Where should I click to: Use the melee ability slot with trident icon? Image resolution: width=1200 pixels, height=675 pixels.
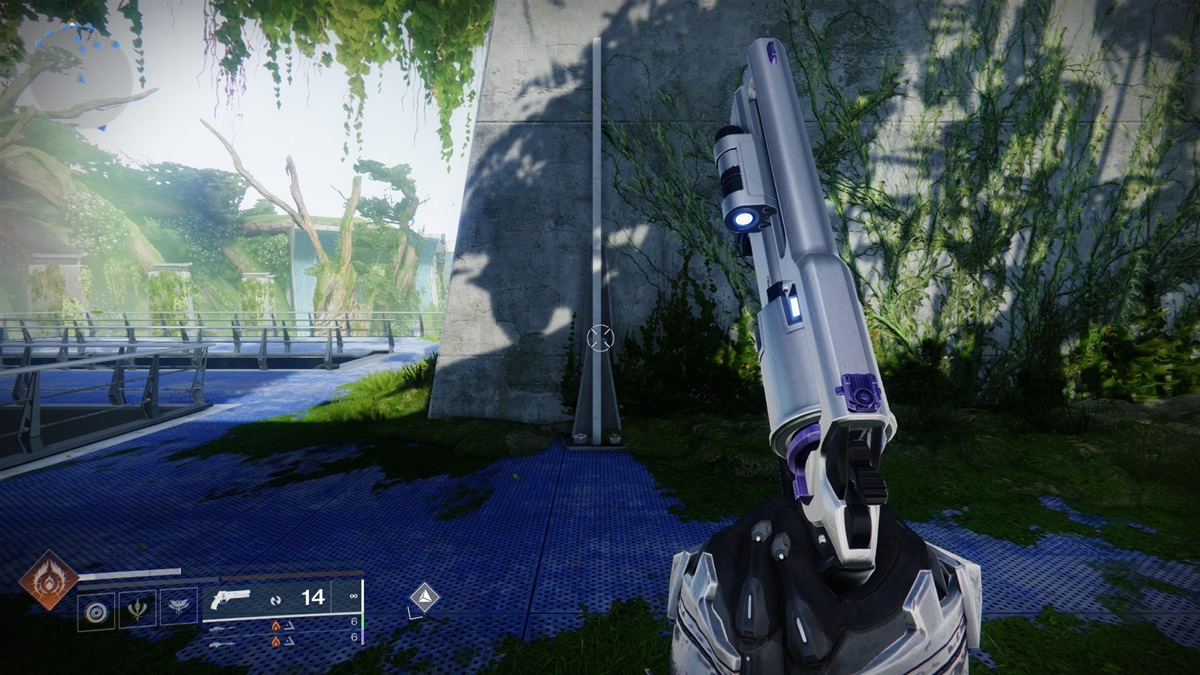click(x=137, y=608)
